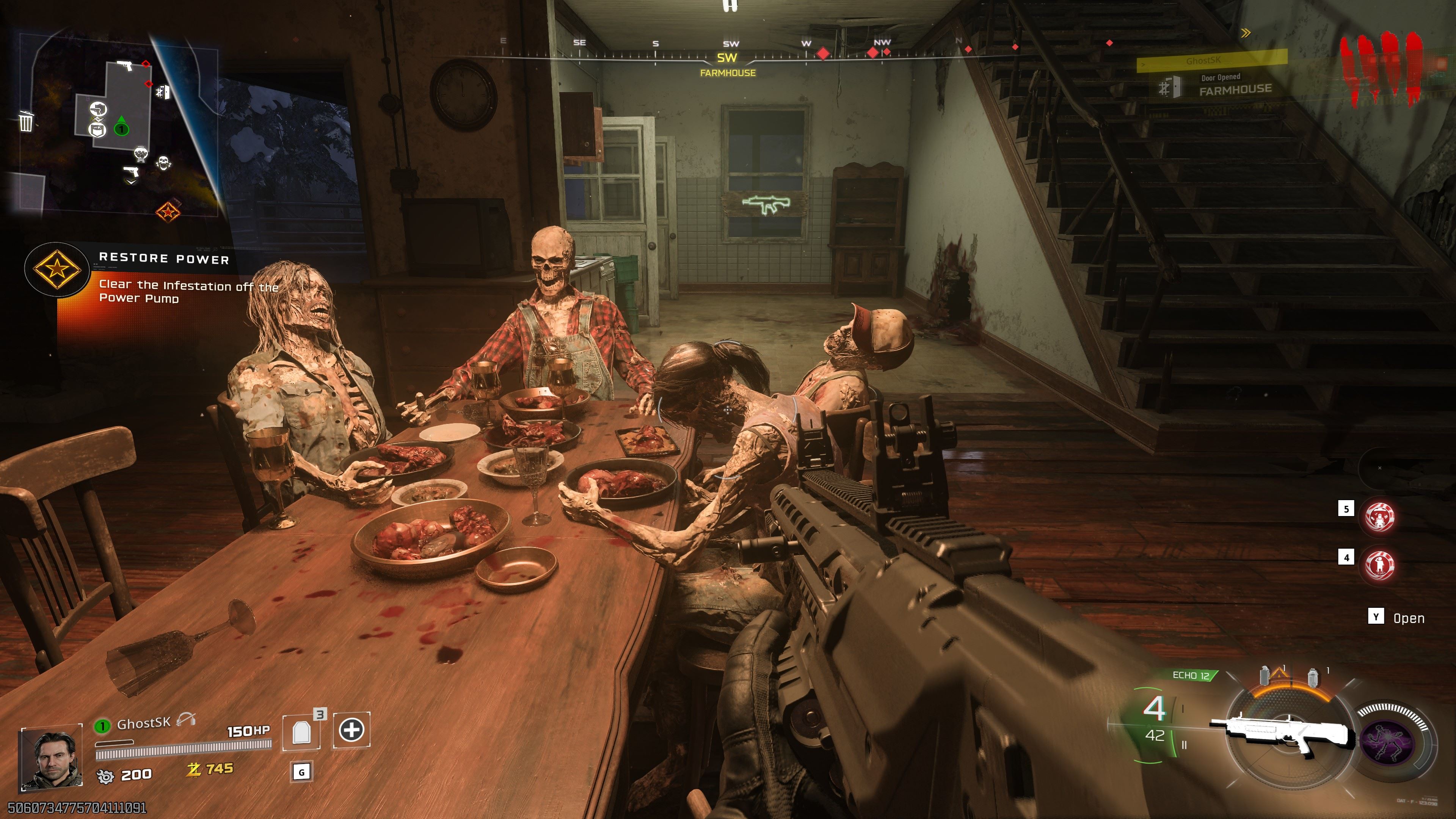Click the yellow Essence currency icon
The image size is (1456, 819).
click(x=194, y=769)
